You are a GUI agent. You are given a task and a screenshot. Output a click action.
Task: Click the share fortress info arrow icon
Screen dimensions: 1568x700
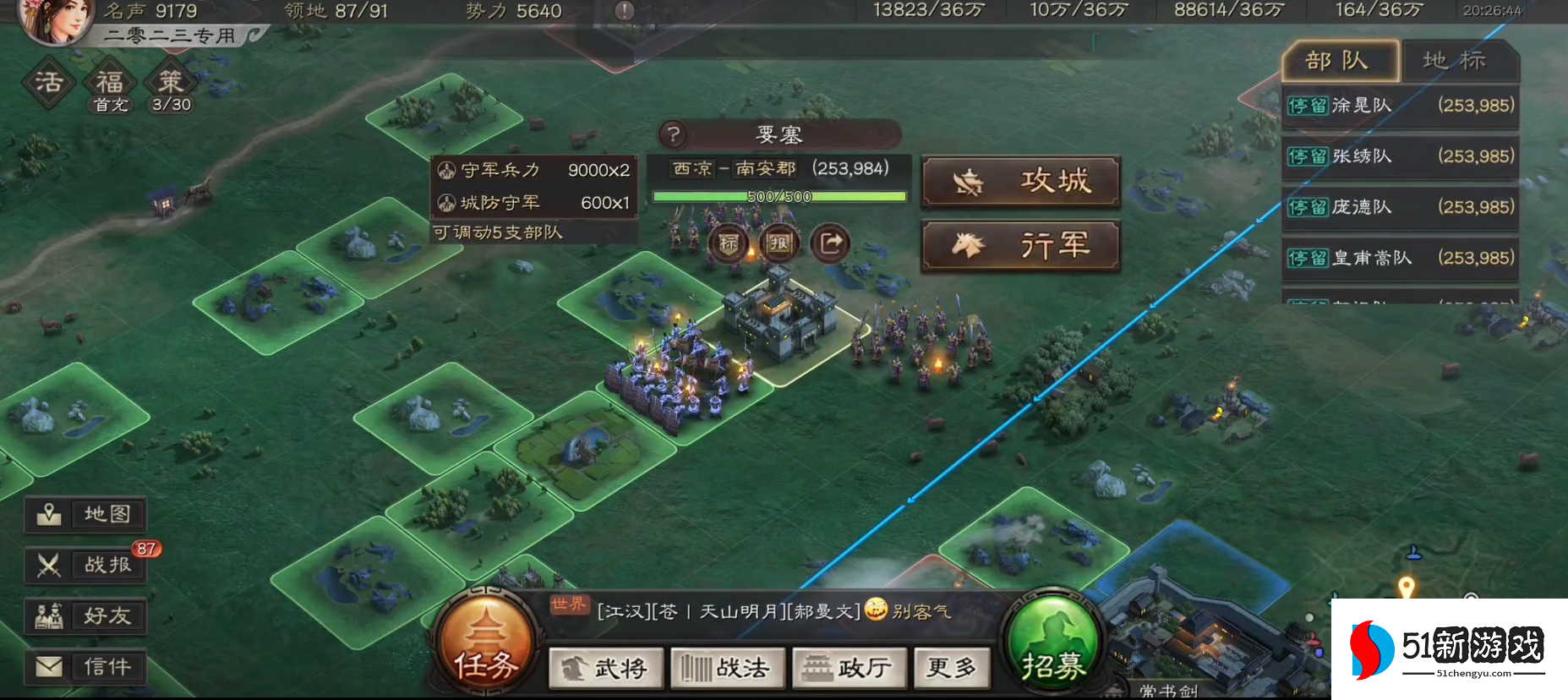(829, 243)
